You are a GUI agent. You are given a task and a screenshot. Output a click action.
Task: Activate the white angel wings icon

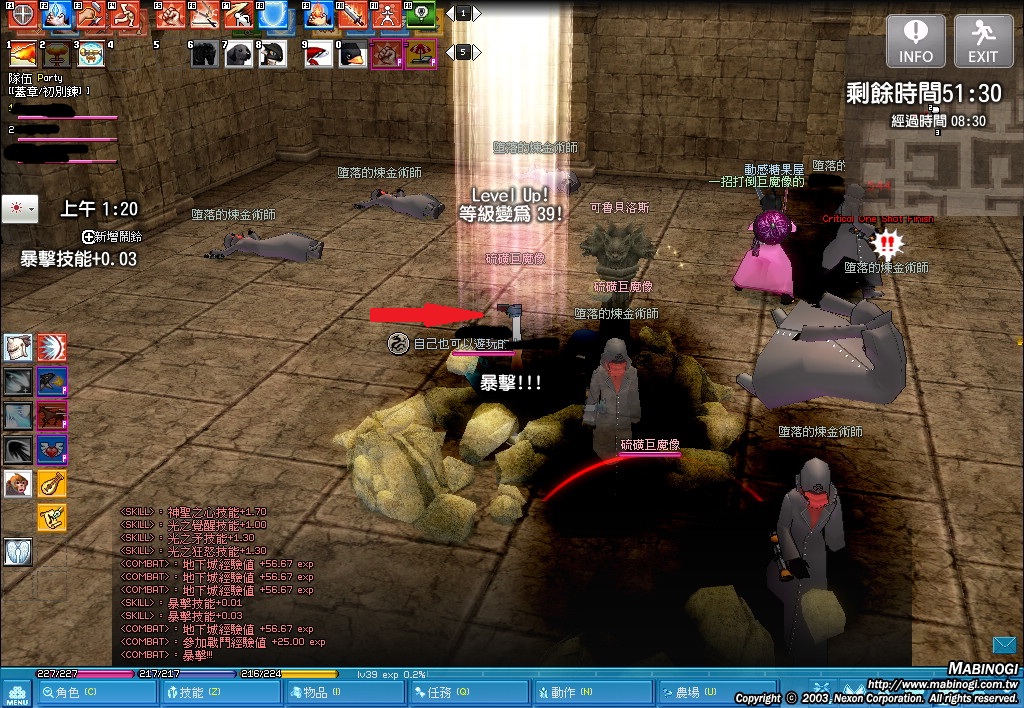18,550
